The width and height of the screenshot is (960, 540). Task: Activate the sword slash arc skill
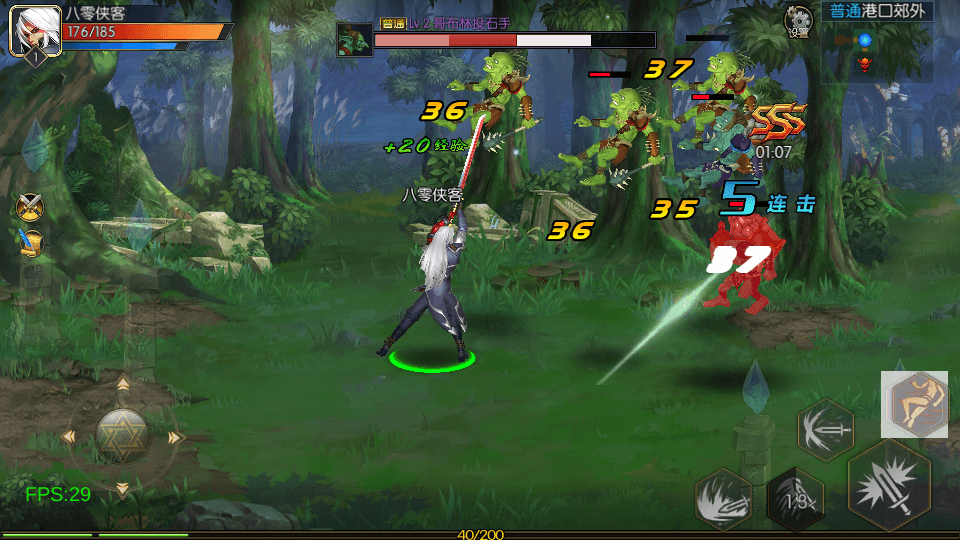tap(825, 429)
